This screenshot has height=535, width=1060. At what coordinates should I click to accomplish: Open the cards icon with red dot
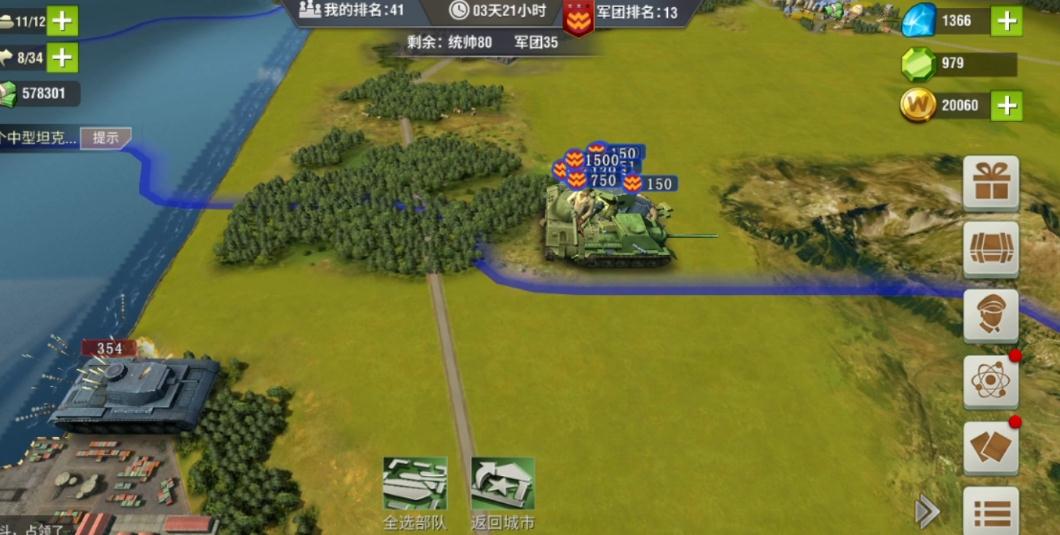click(x=990, y=448)
